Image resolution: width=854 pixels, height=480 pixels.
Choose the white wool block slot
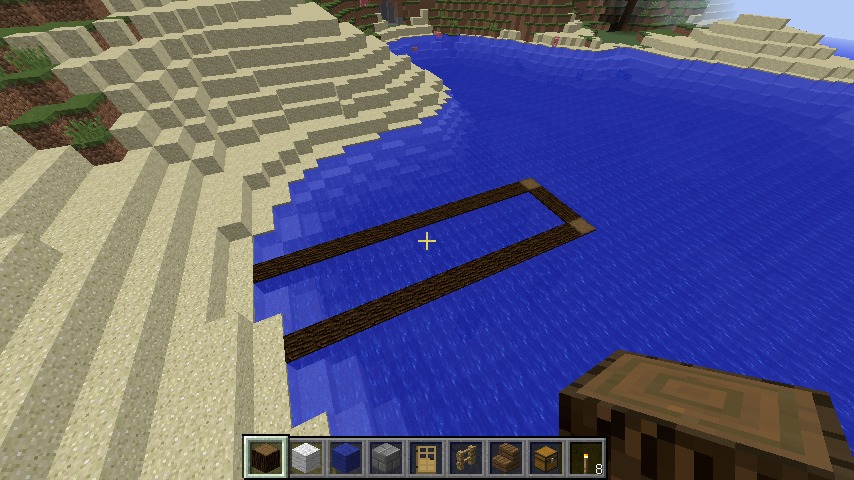coord(307,458)
